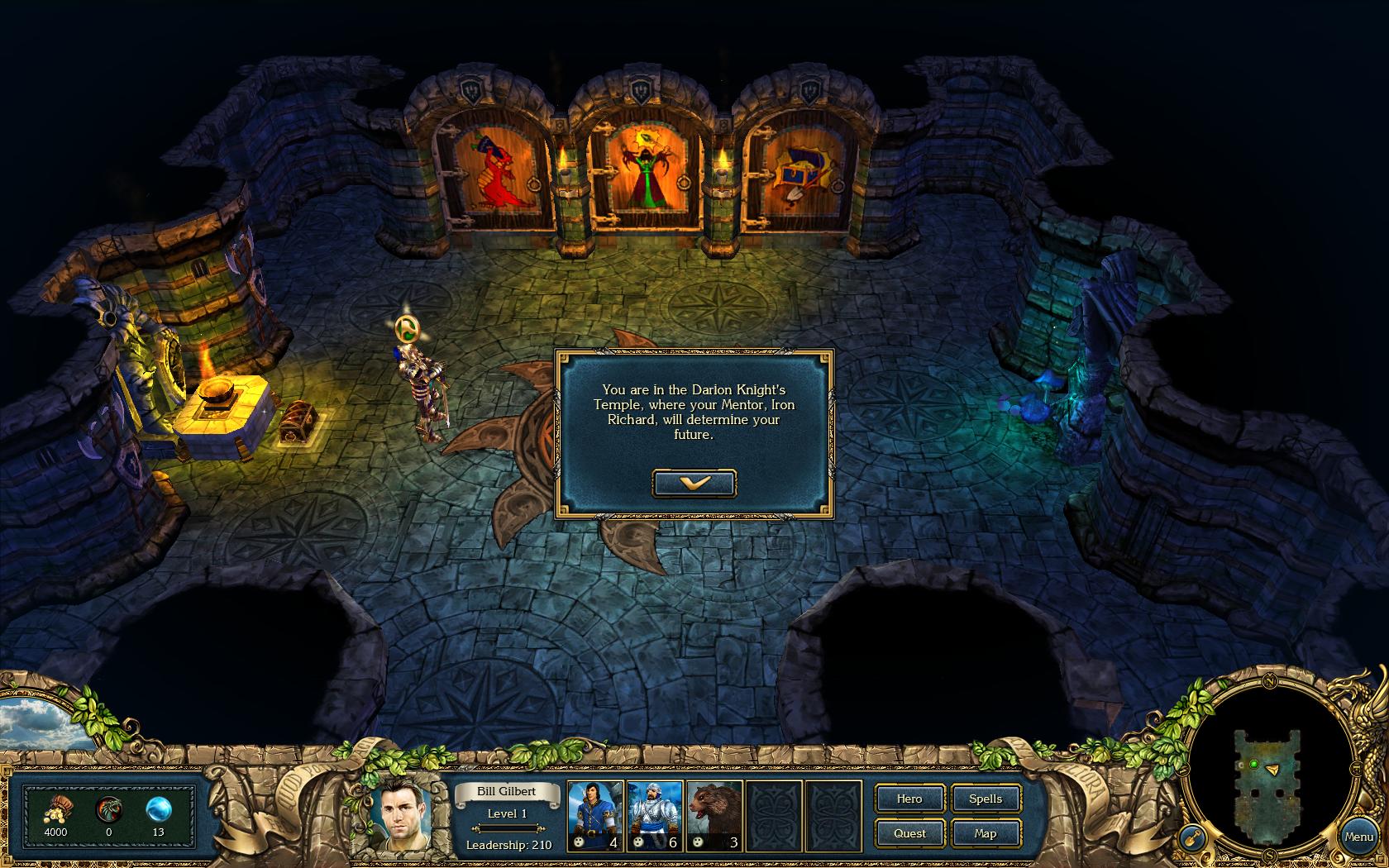
Task: Open the Spells book
Action: [x=986, y=799]
